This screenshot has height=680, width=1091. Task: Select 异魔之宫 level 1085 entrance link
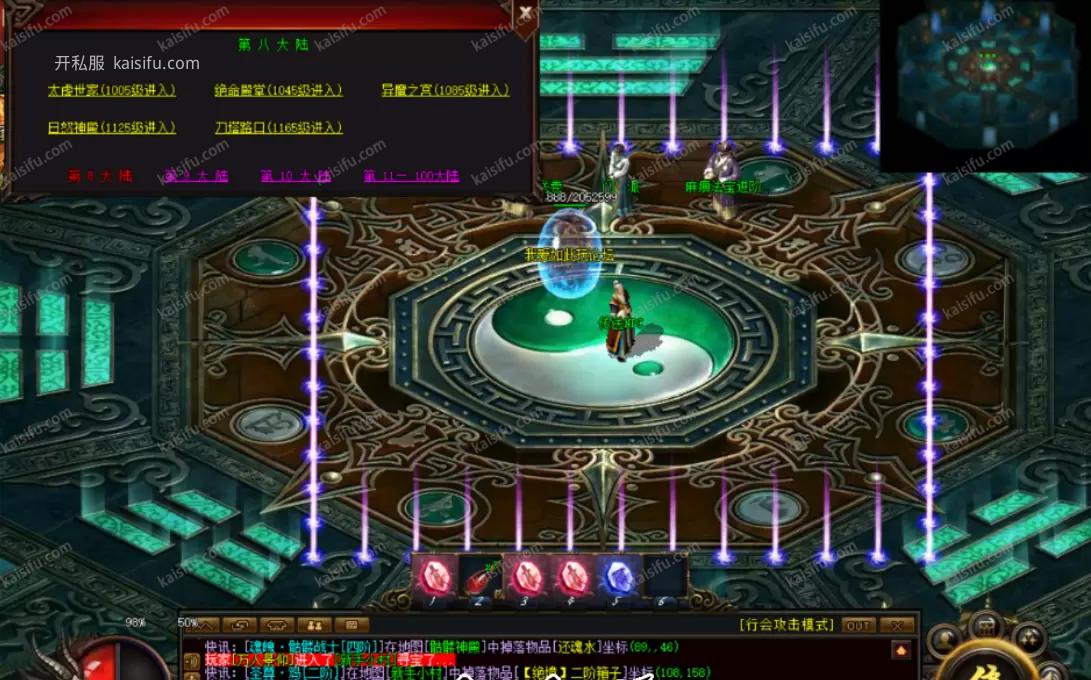coord(445,90)
